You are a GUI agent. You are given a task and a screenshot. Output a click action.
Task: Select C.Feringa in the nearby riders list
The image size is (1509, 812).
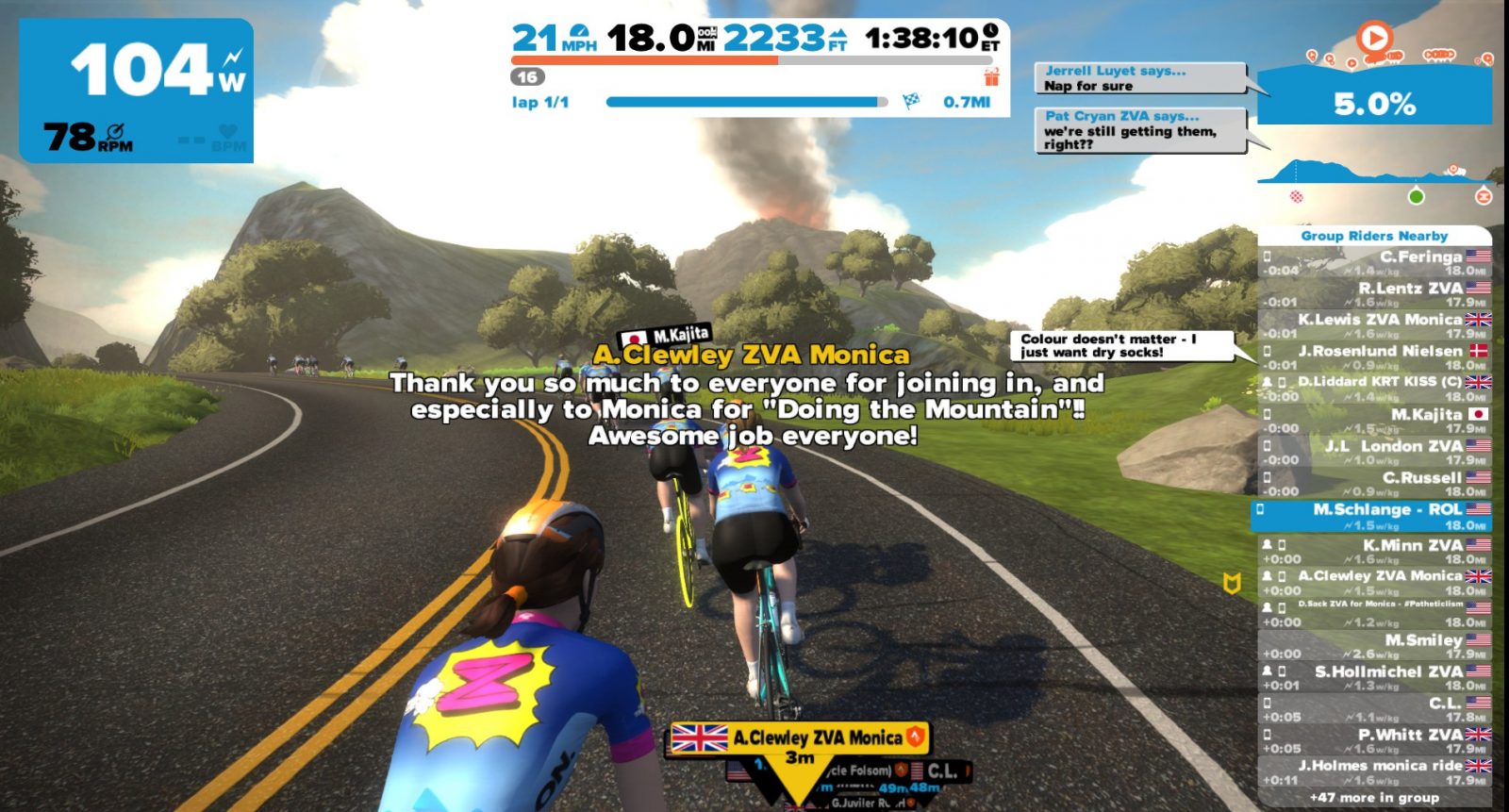point(1375,263)
